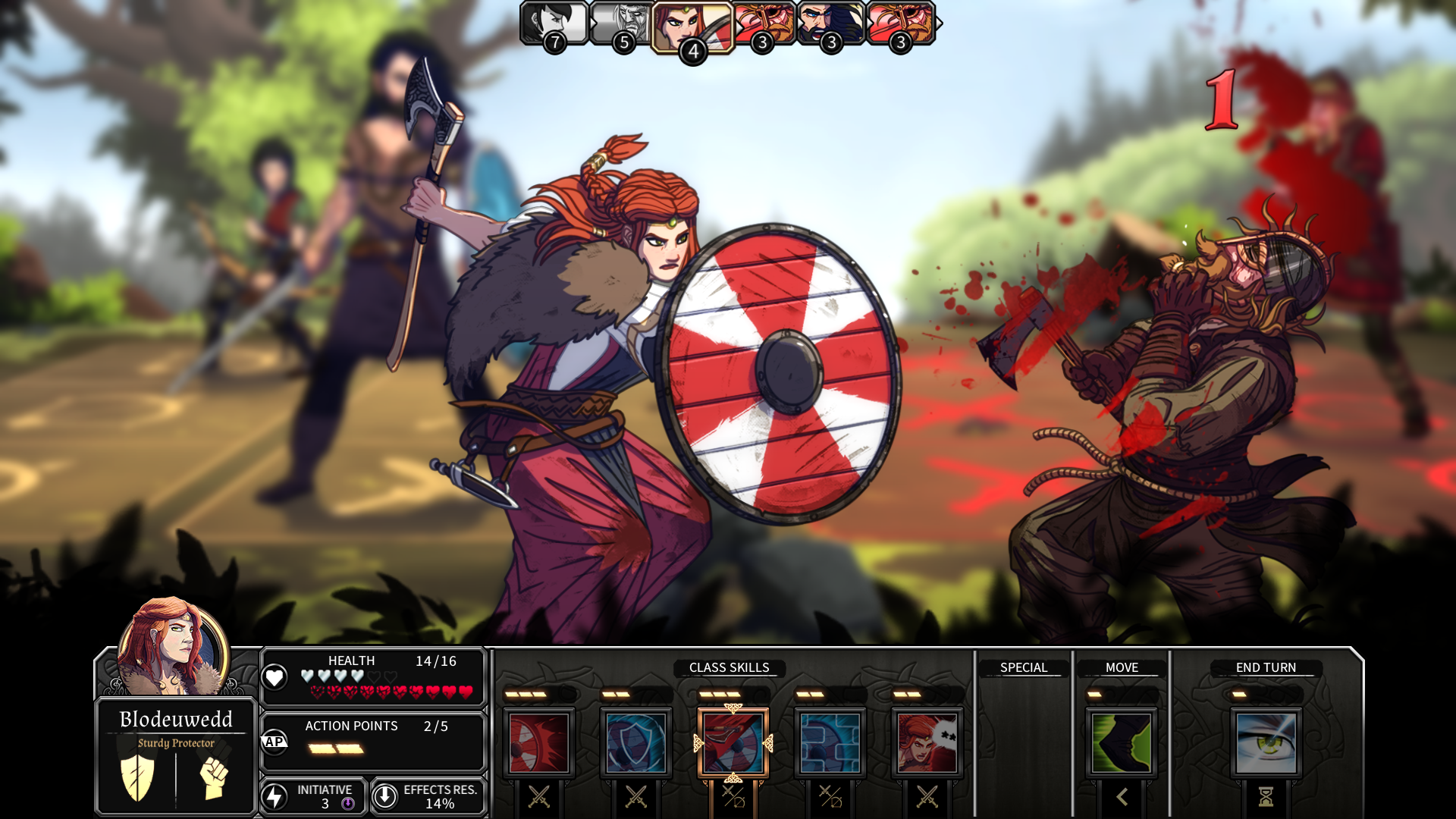Use the shield wall brick skill
1456x819 pixels.
pyautogui.click(x=830, y=743)
